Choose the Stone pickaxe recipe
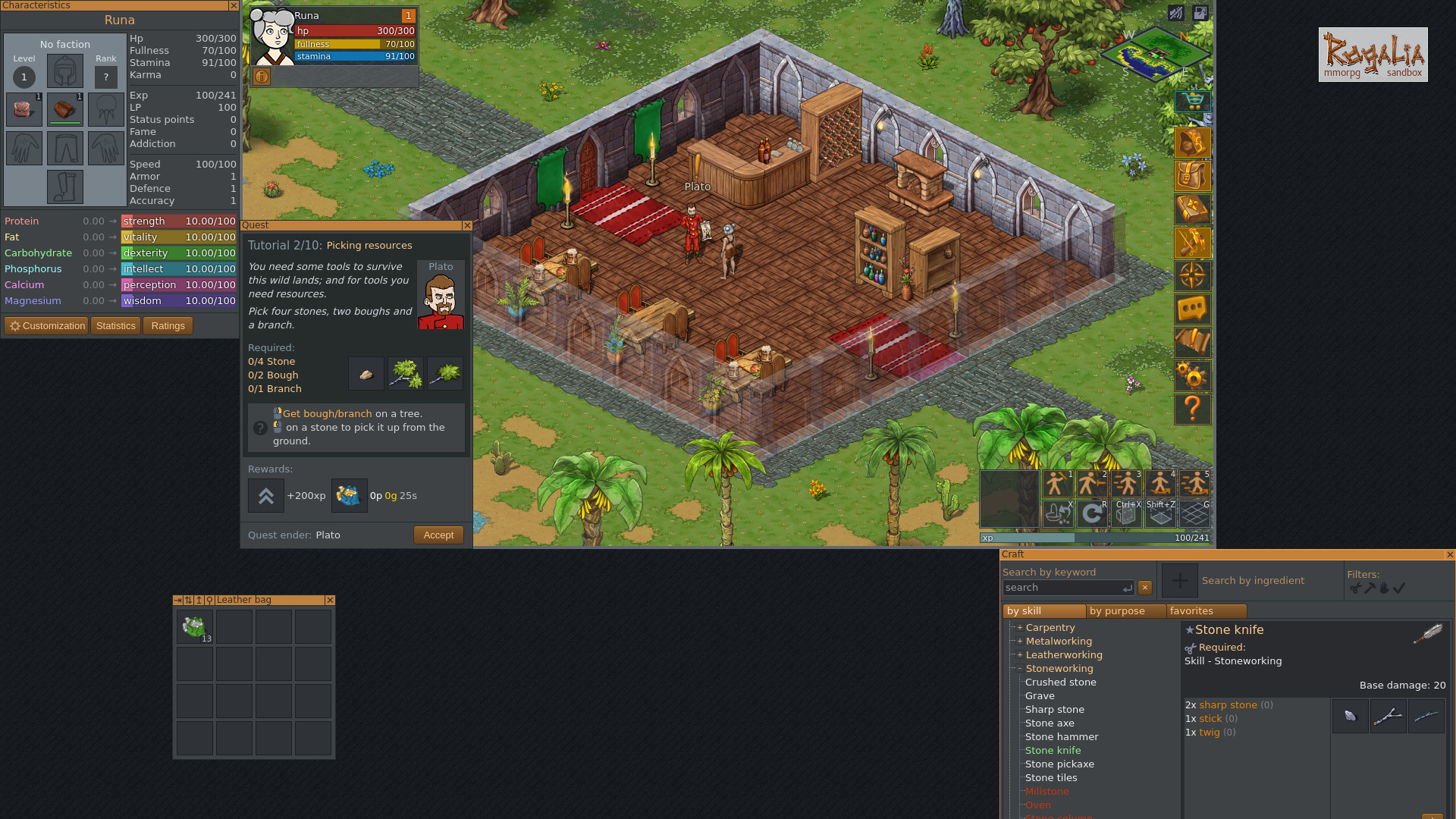Screen dimensions: 1456x819 [1059, 764]
